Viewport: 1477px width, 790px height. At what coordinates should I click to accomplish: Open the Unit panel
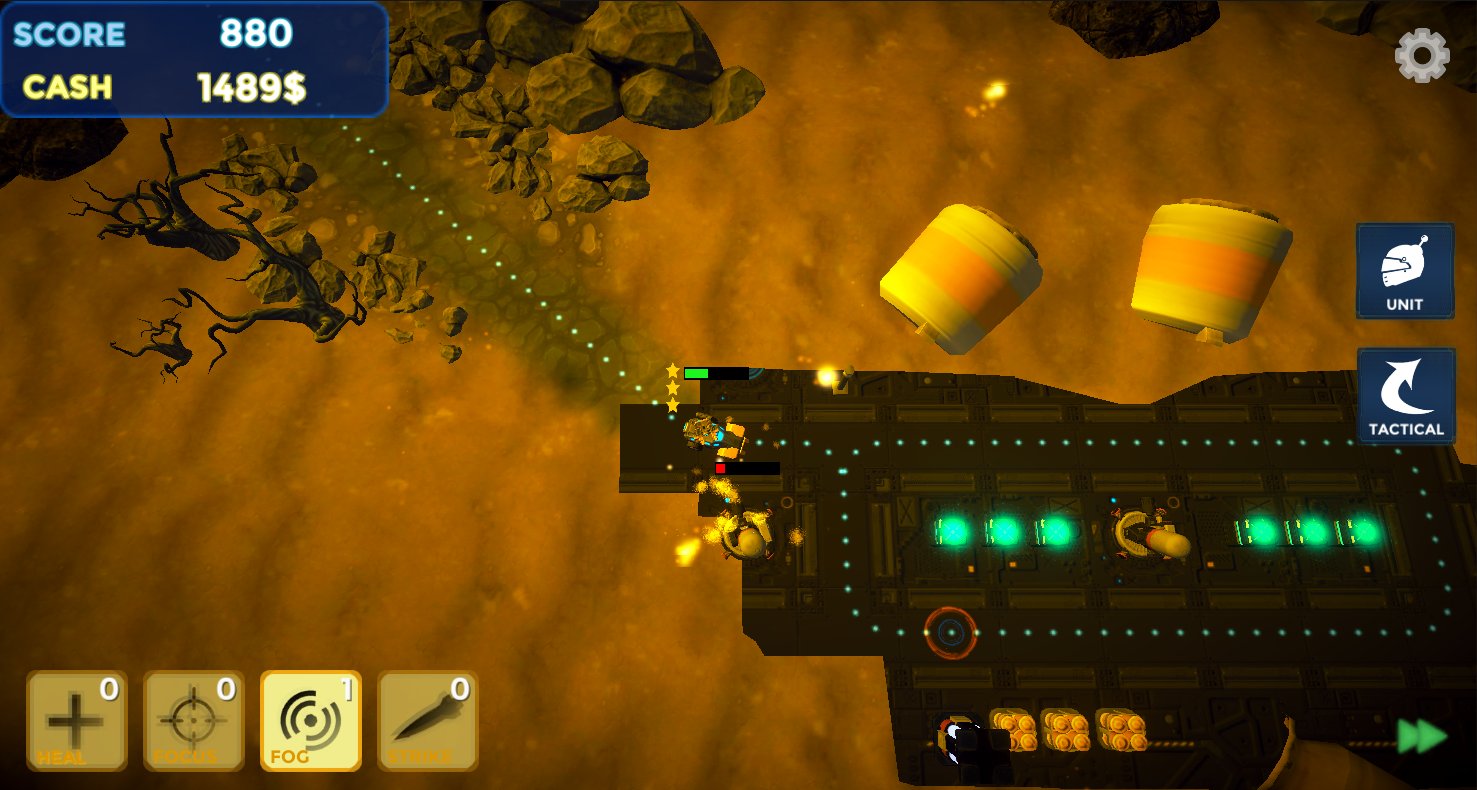click(x=1405, y=271)
